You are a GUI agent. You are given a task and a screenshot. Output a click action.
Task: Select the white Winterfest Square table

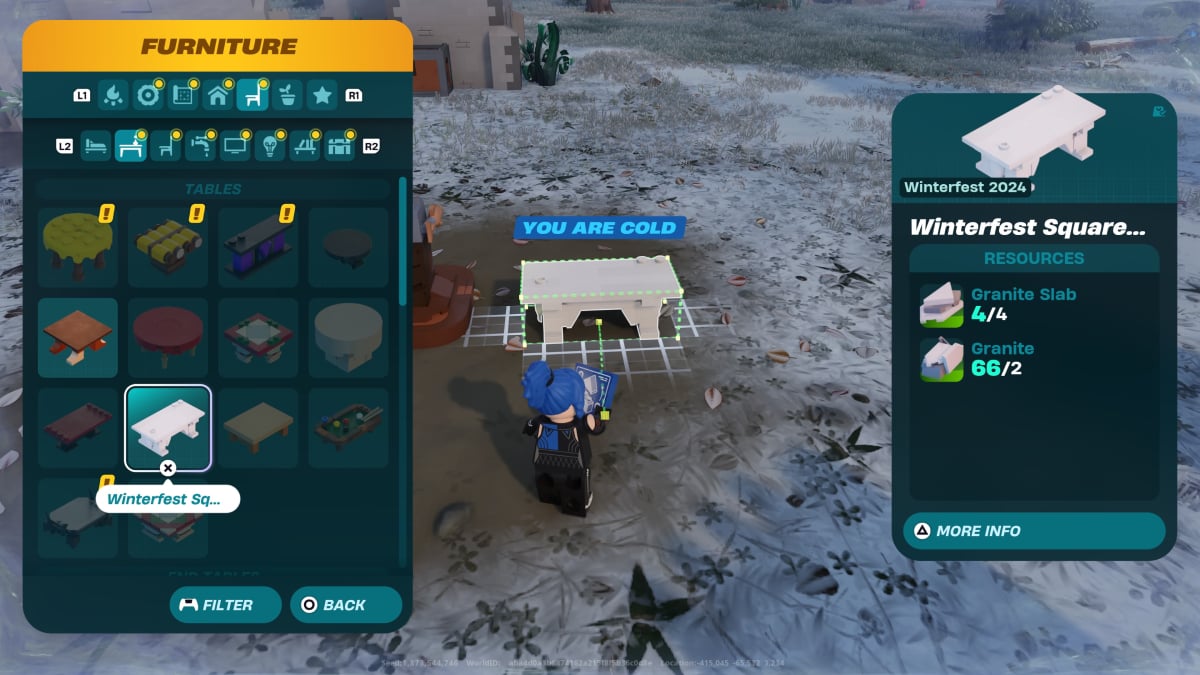[168, 427]
